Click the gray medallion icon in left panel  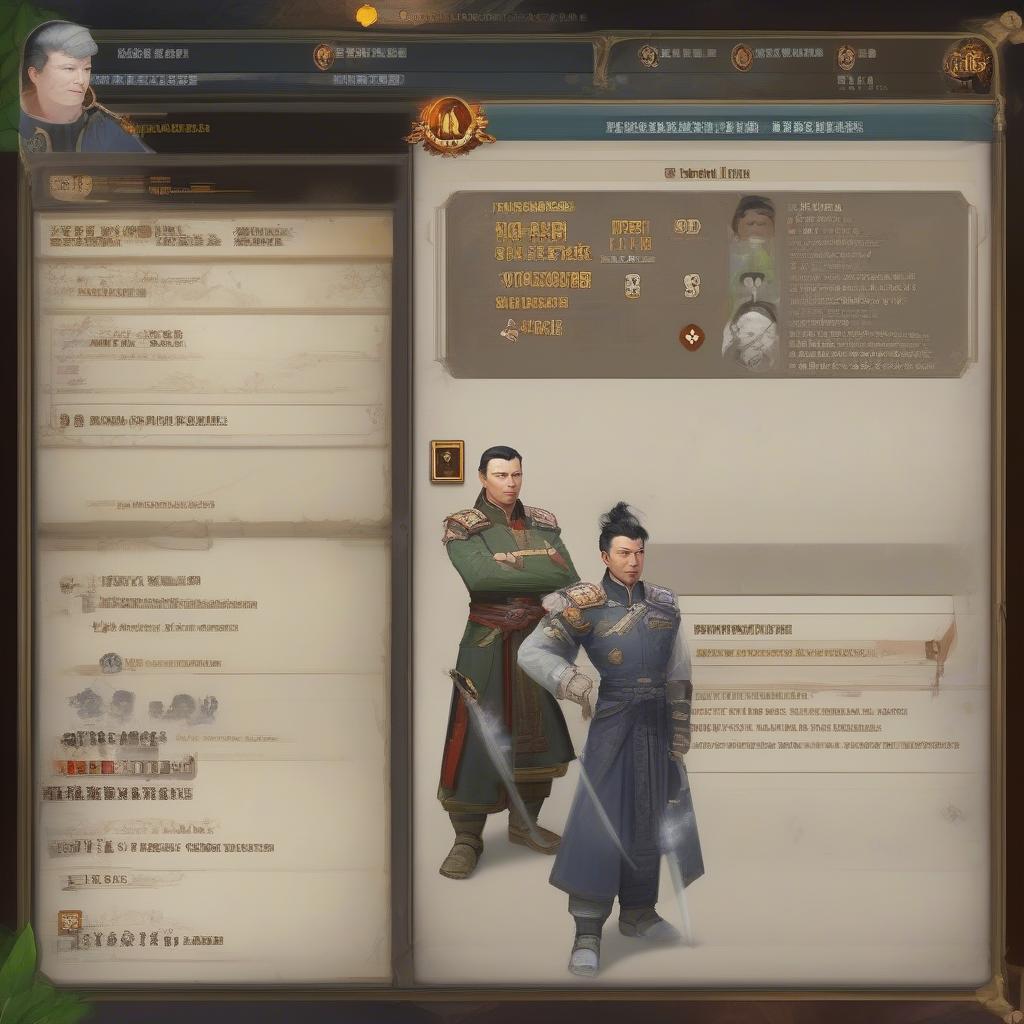[110, 662]
